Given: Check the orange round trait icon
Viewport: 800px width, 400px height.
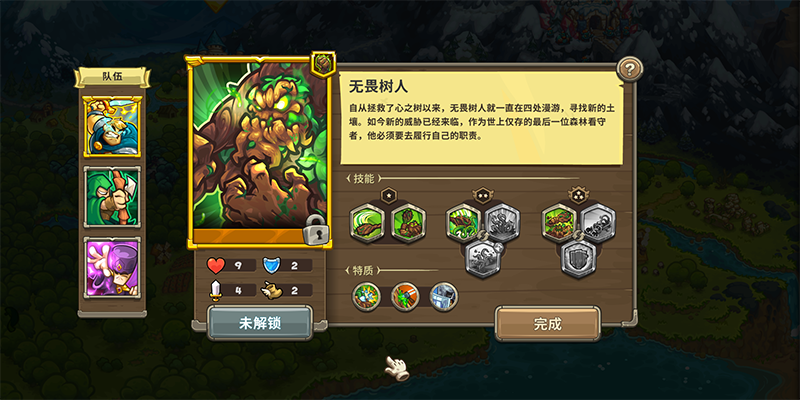Looking at the screenshot, I should pyautogui.click(x=404, y=295).
